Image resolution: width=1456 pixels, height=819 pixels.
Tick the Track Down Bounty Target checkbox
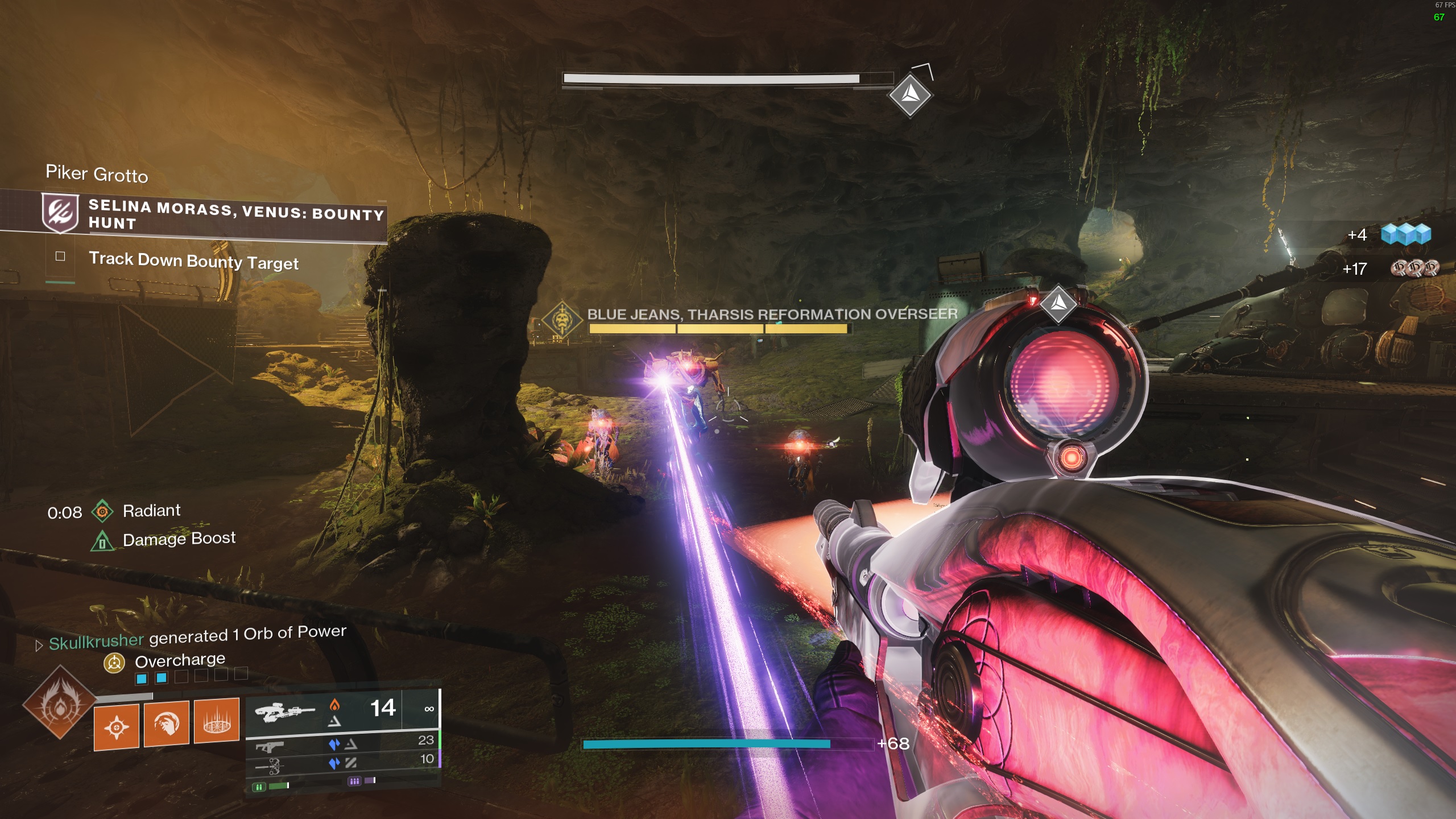[60, 257]
